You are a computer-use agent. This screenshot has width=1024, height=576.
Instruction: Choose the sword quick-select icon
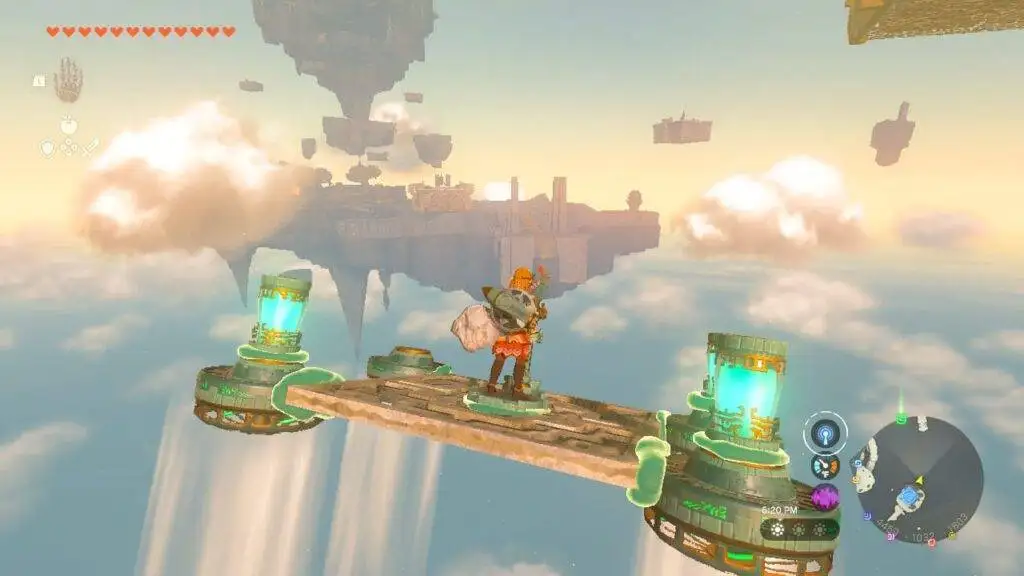click(x=89, y=147)
